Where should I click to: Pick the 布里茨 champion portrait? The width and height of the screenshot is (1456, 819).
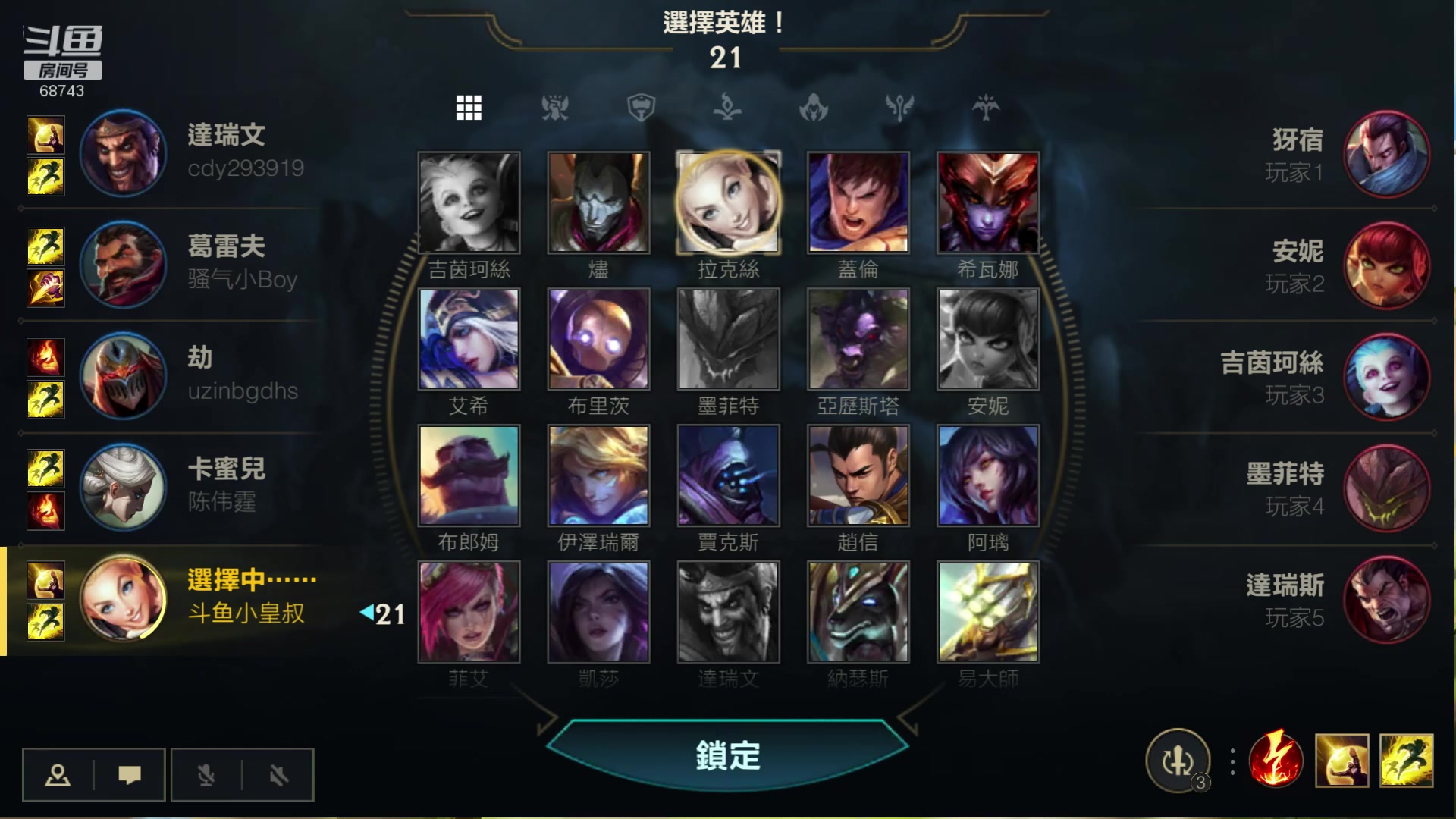[598, 339]
